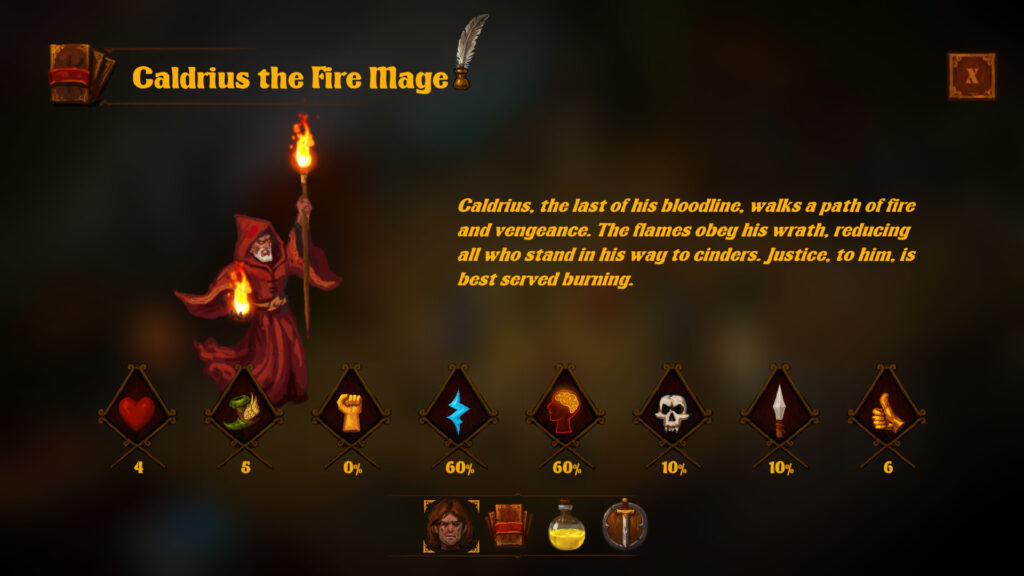Click the quill and inkwell rename icon
1024x576 pixels.
(x=468, y=54)
